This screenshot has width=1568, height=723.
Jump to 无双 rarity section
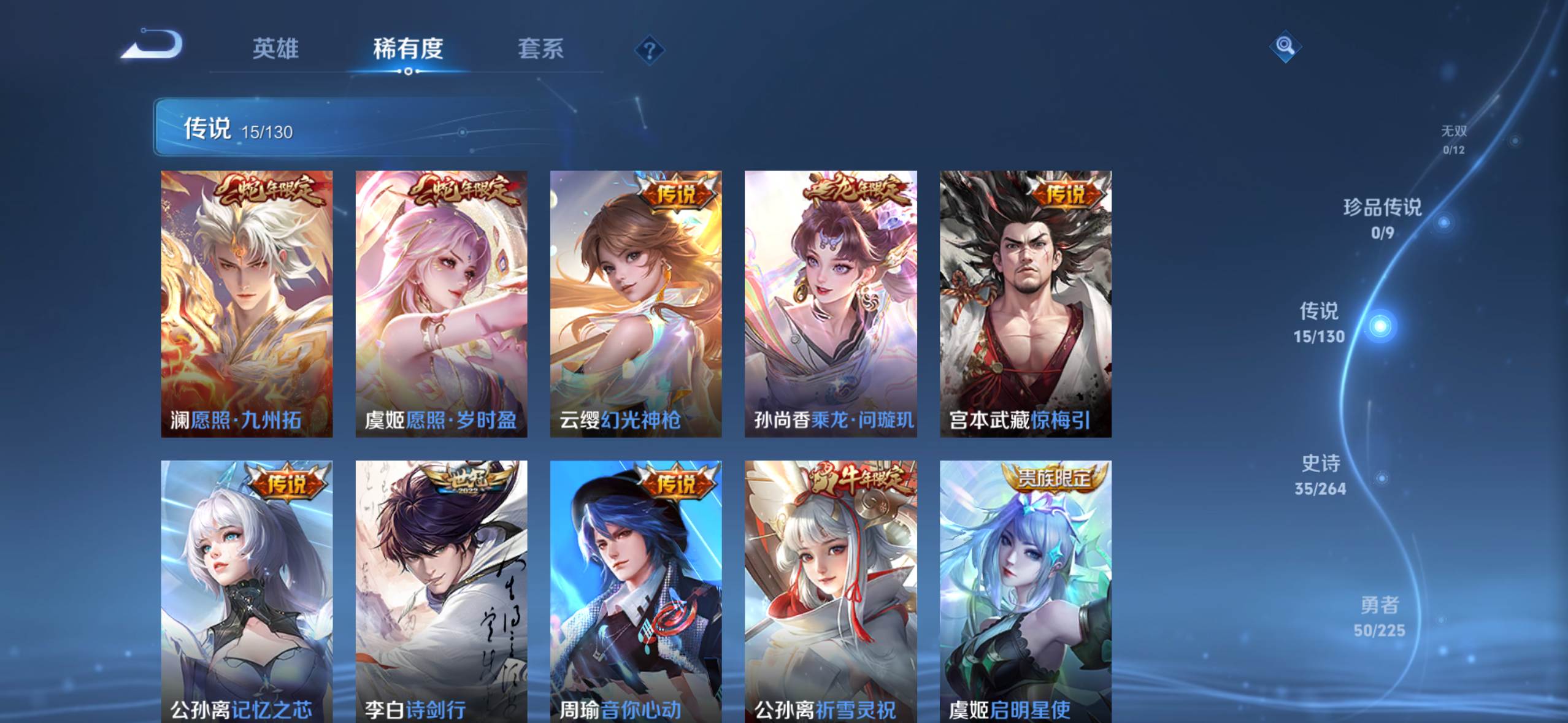[x=1453, y=139]
